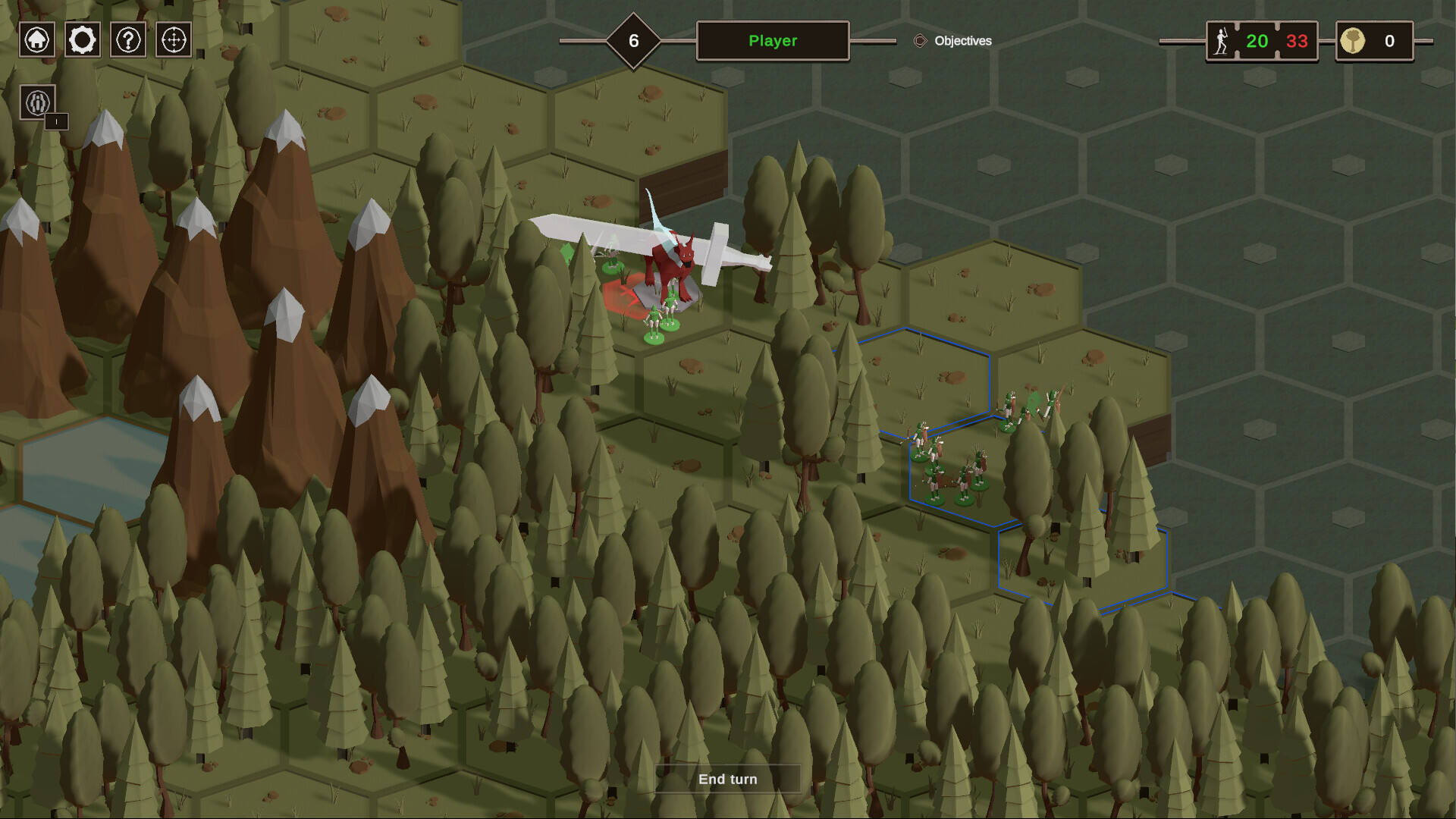Viewport: 1456px width, 819px height.
Task: Select the red dragon unit
Action: pyautogui.click(x=671, y=269)
